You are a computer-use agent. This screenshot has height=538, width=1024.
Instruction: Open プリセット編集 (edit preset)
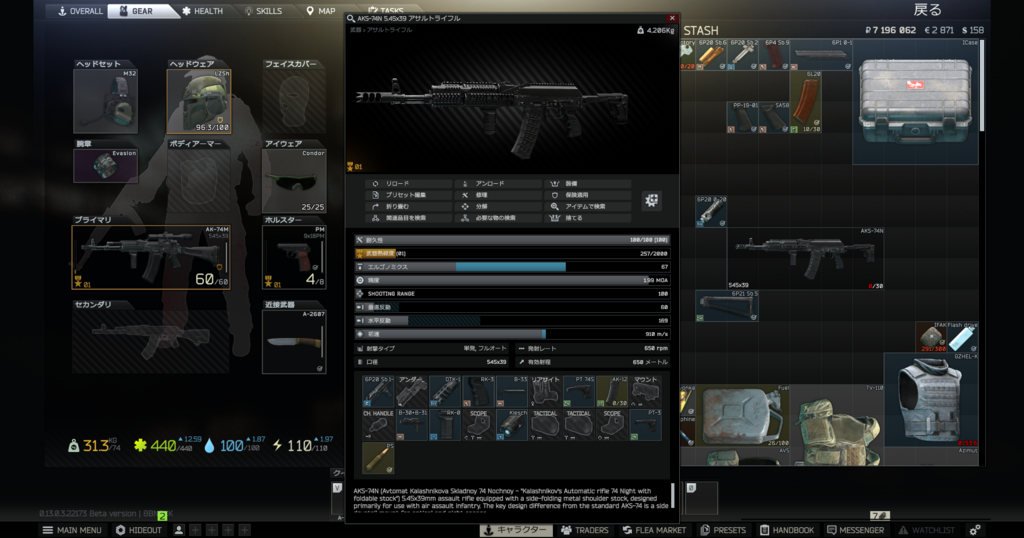tap(405, 195)
